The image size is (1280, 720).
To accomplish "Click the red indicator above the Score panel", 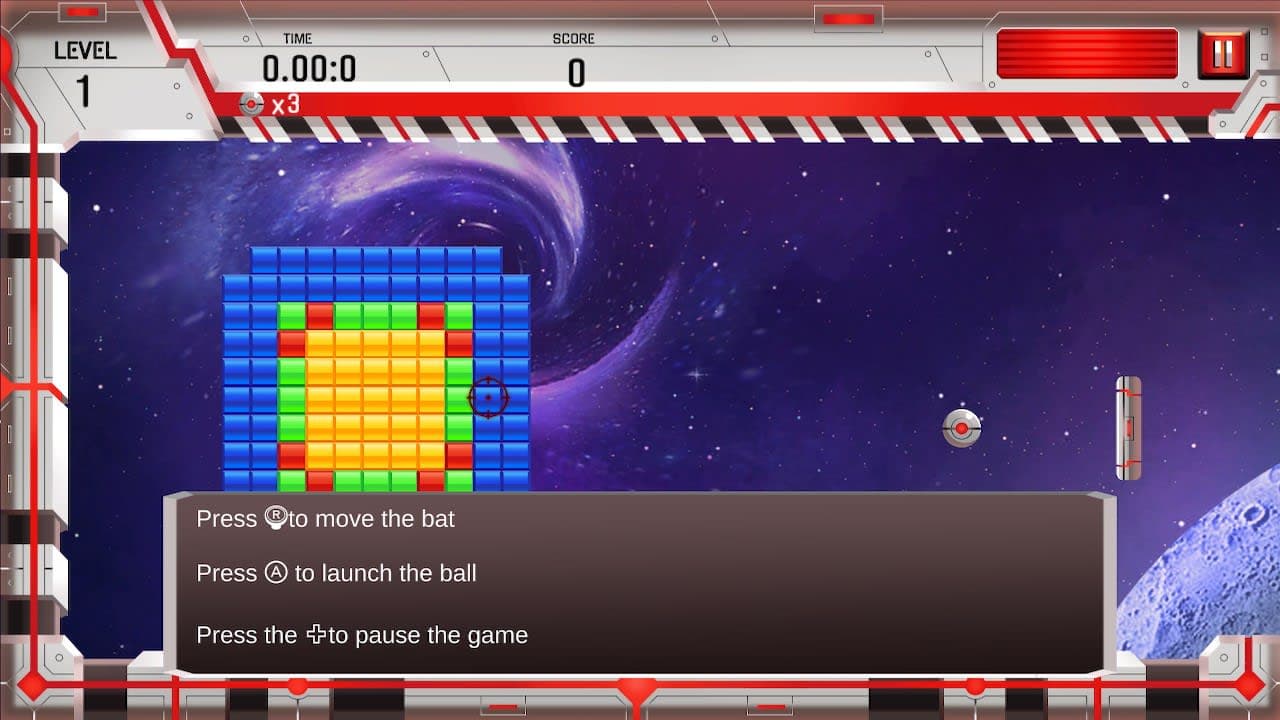I will pyautogui.click(x=848, y=16).
